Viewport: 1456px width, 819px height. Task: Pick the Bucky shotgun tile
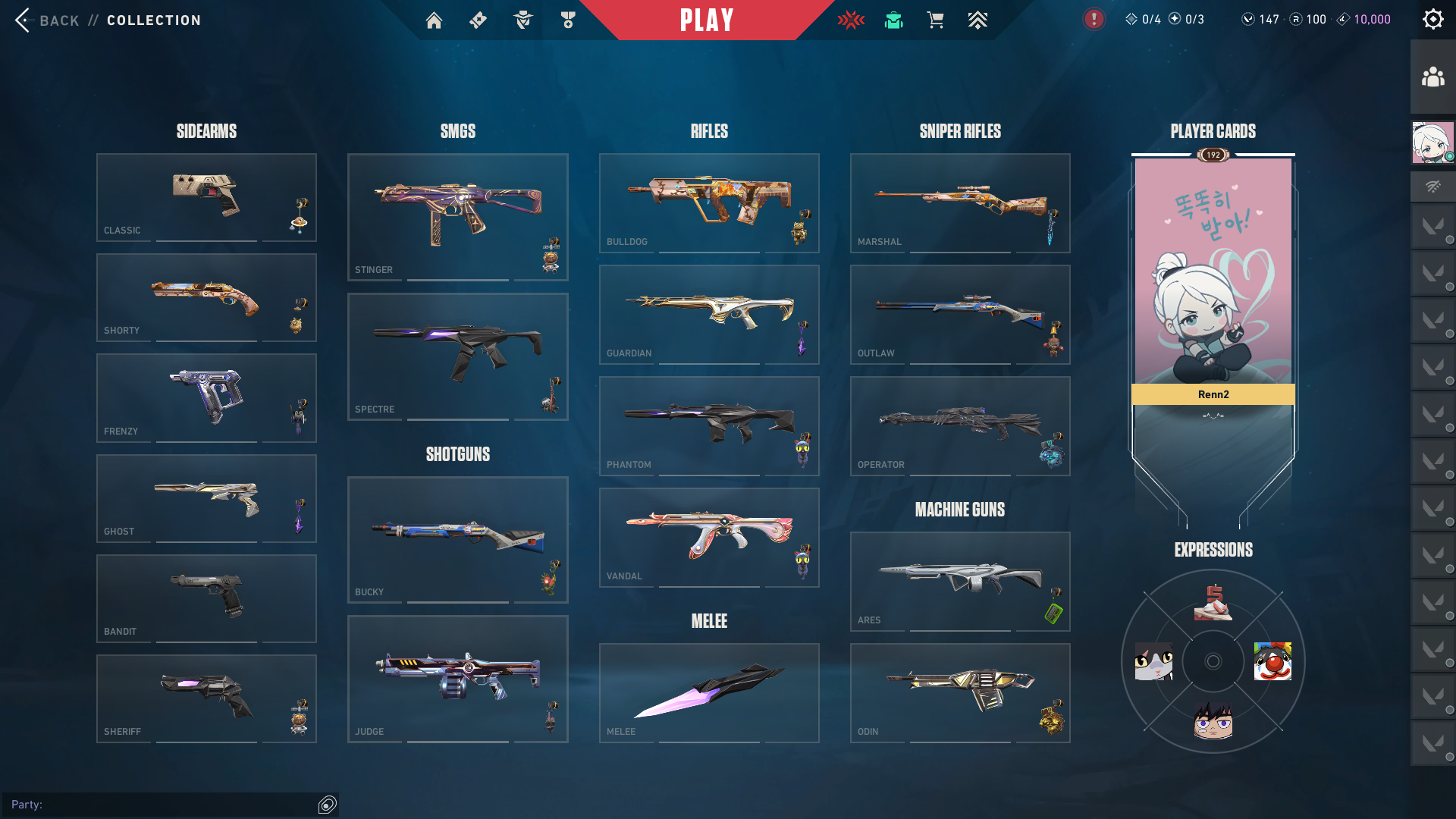(x=457, y=539)
